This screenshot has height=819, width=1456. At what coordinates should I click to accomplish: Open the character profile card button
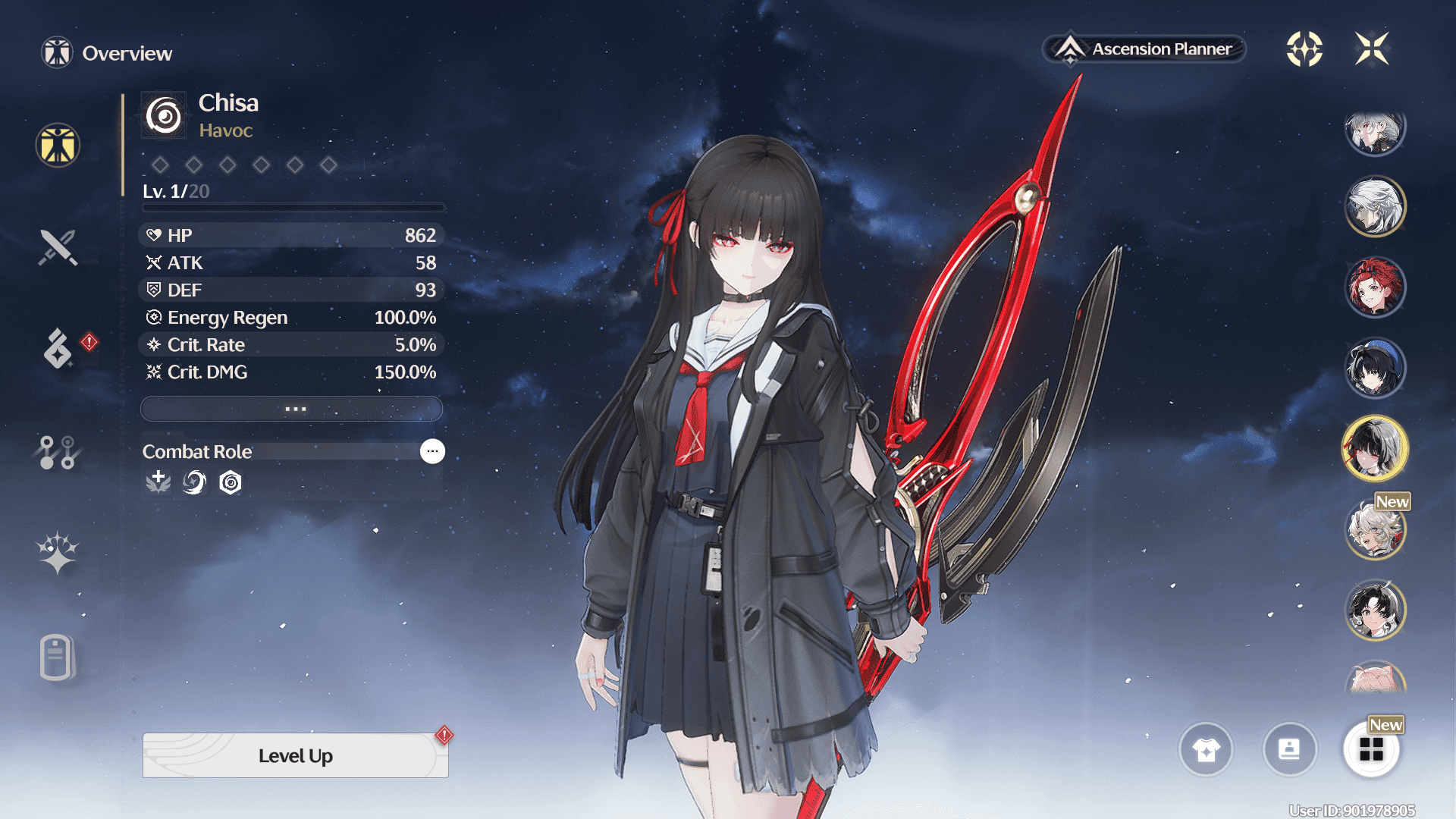point(1289,750)
